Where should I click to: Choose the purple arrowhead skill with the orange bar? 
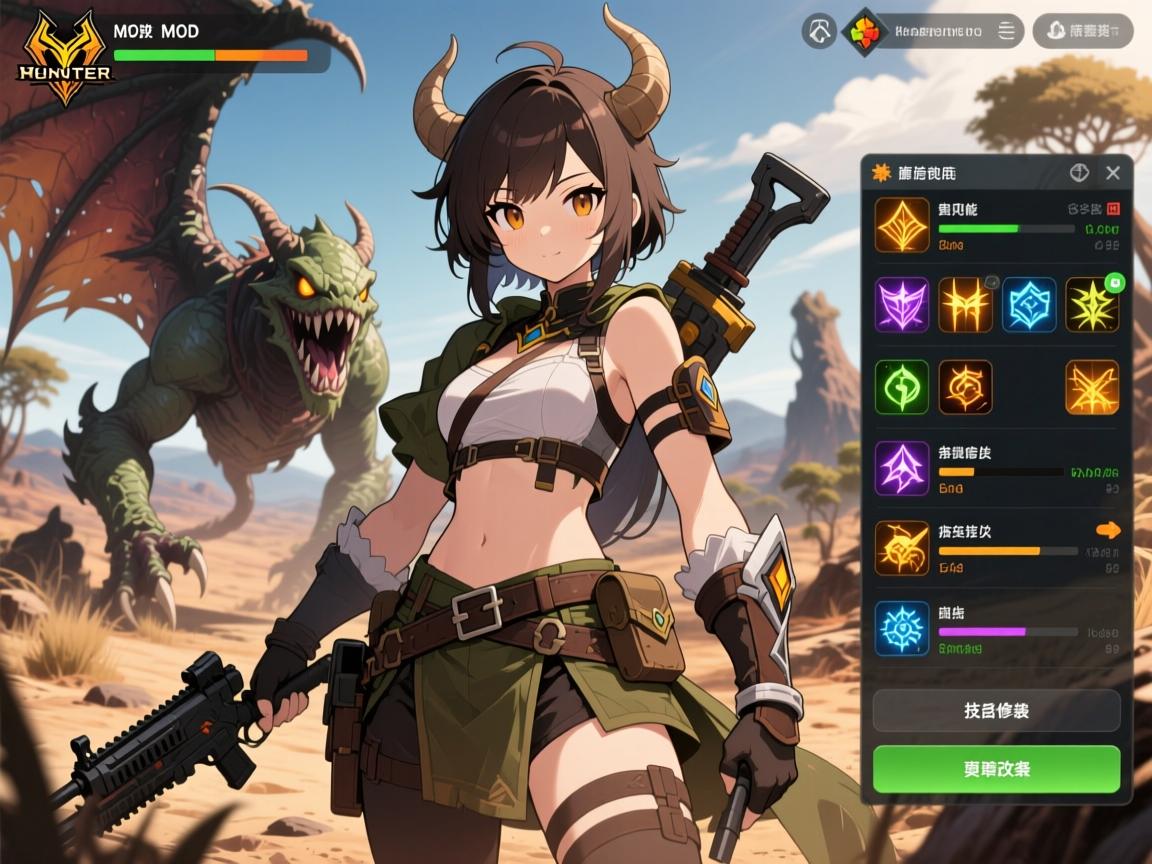pos(902,468)
